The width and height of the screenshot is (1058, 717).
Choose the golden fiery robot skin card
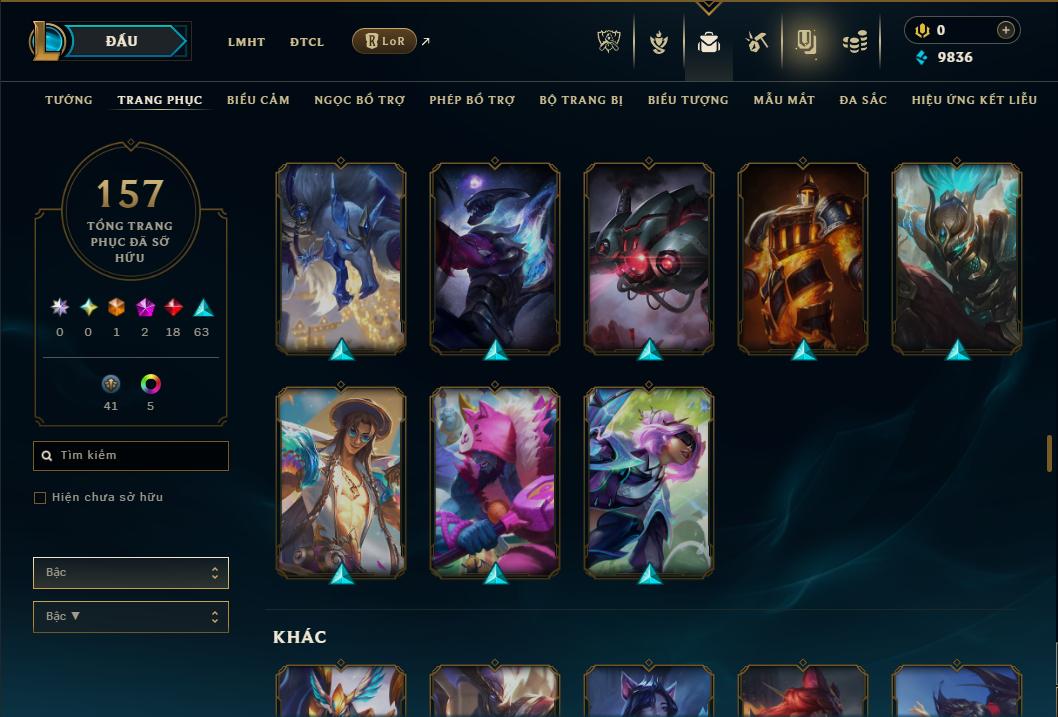click(x=803, y=258)
